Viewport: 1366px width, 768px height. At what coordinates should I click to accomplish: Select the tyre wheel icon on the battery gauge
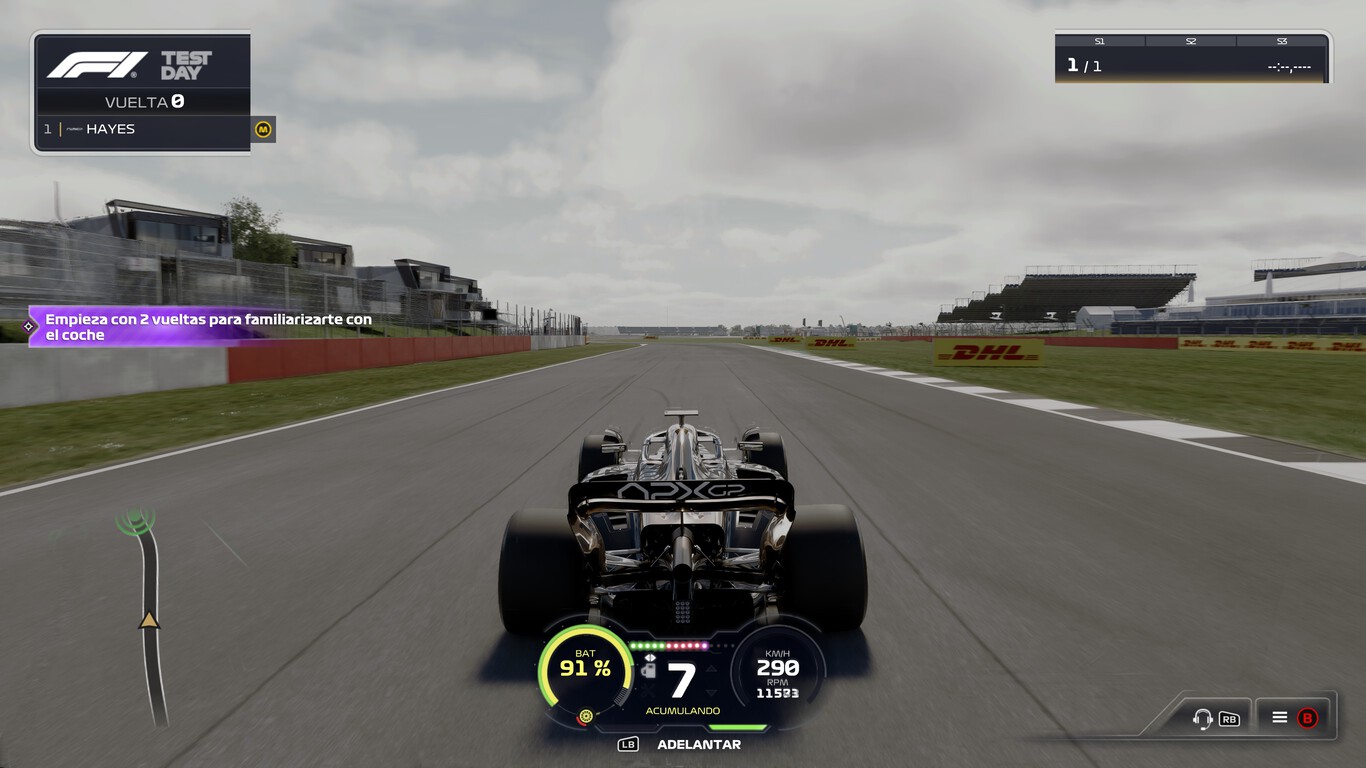coord(585,715)
